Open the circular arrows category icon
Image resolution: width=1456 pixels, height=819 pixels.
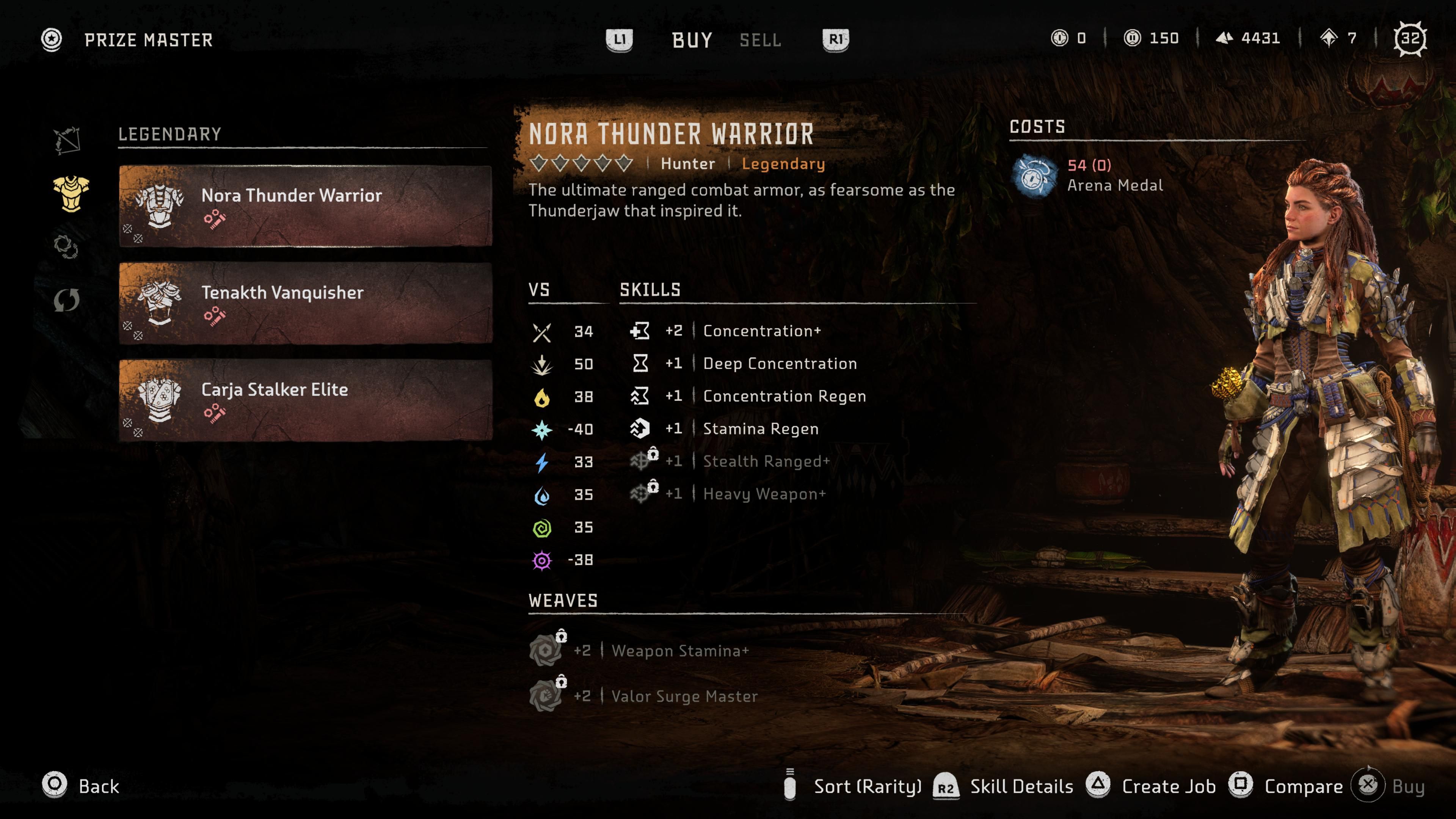coord(66,300)
